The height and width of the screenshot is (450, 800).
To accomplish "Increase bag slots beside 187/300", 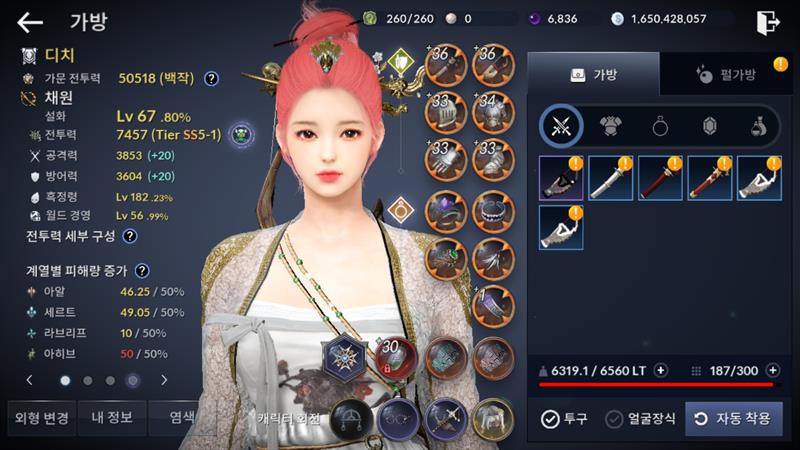I will [772, 370].
